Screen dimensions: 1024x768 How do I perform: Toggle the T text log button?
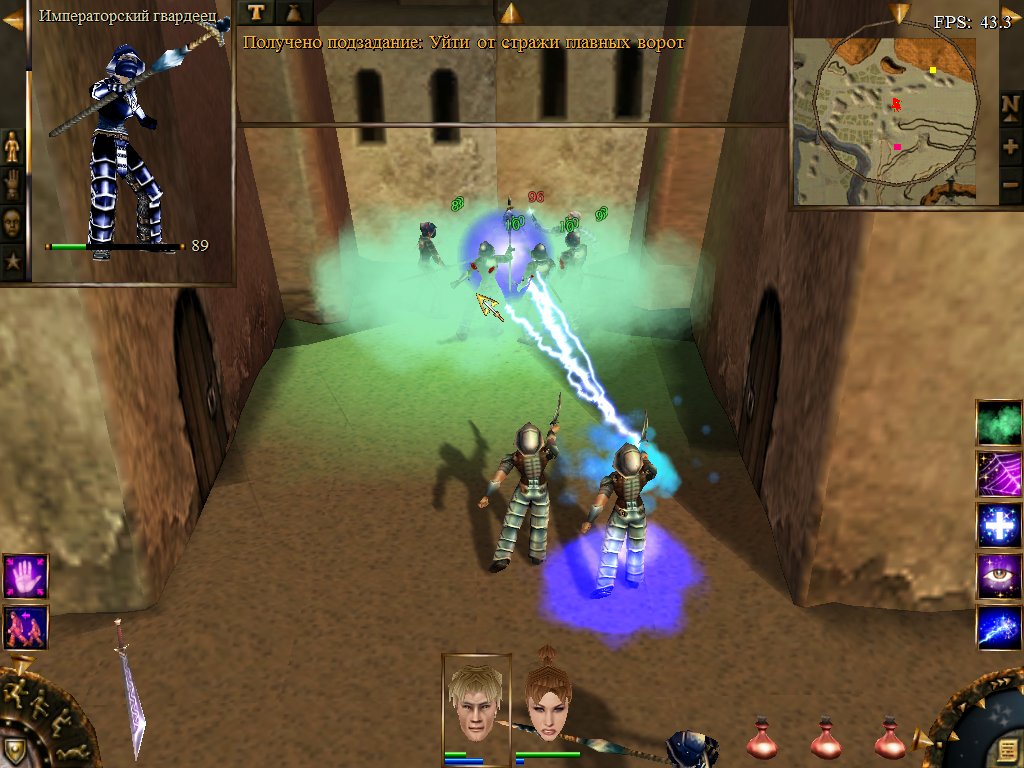pyautogui.click(x=257, y=12)
